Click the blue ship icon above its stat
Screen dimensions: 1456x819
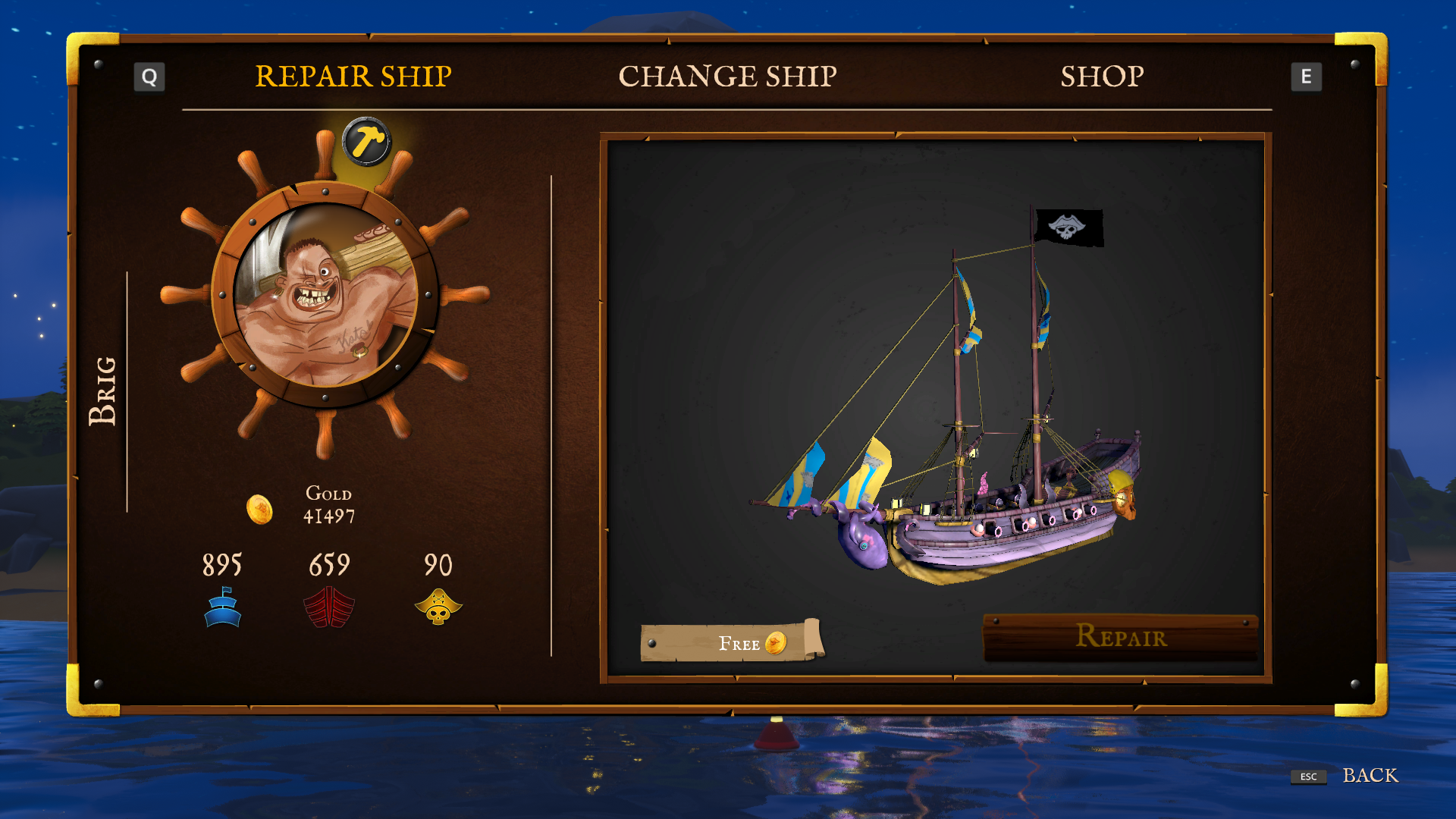221,607
